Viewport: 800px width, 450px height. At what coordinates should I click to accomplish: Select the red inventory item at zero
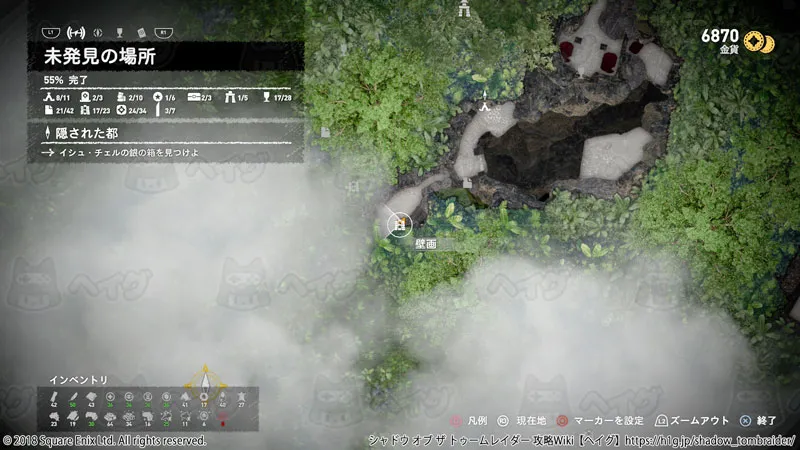(x=221, y=416)
